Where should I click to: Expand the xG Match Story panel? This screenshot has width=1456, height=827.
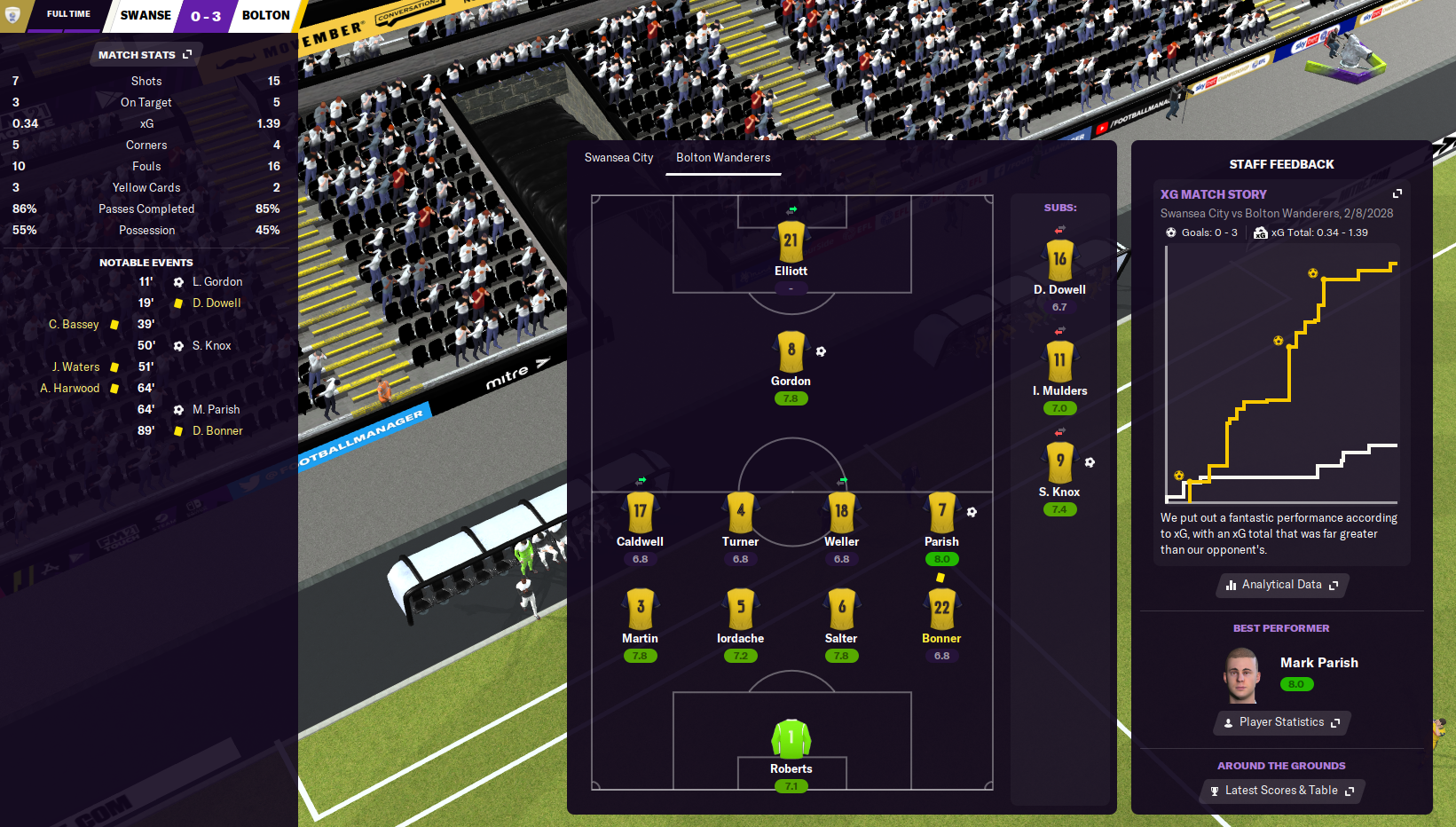coord(1397,193)
